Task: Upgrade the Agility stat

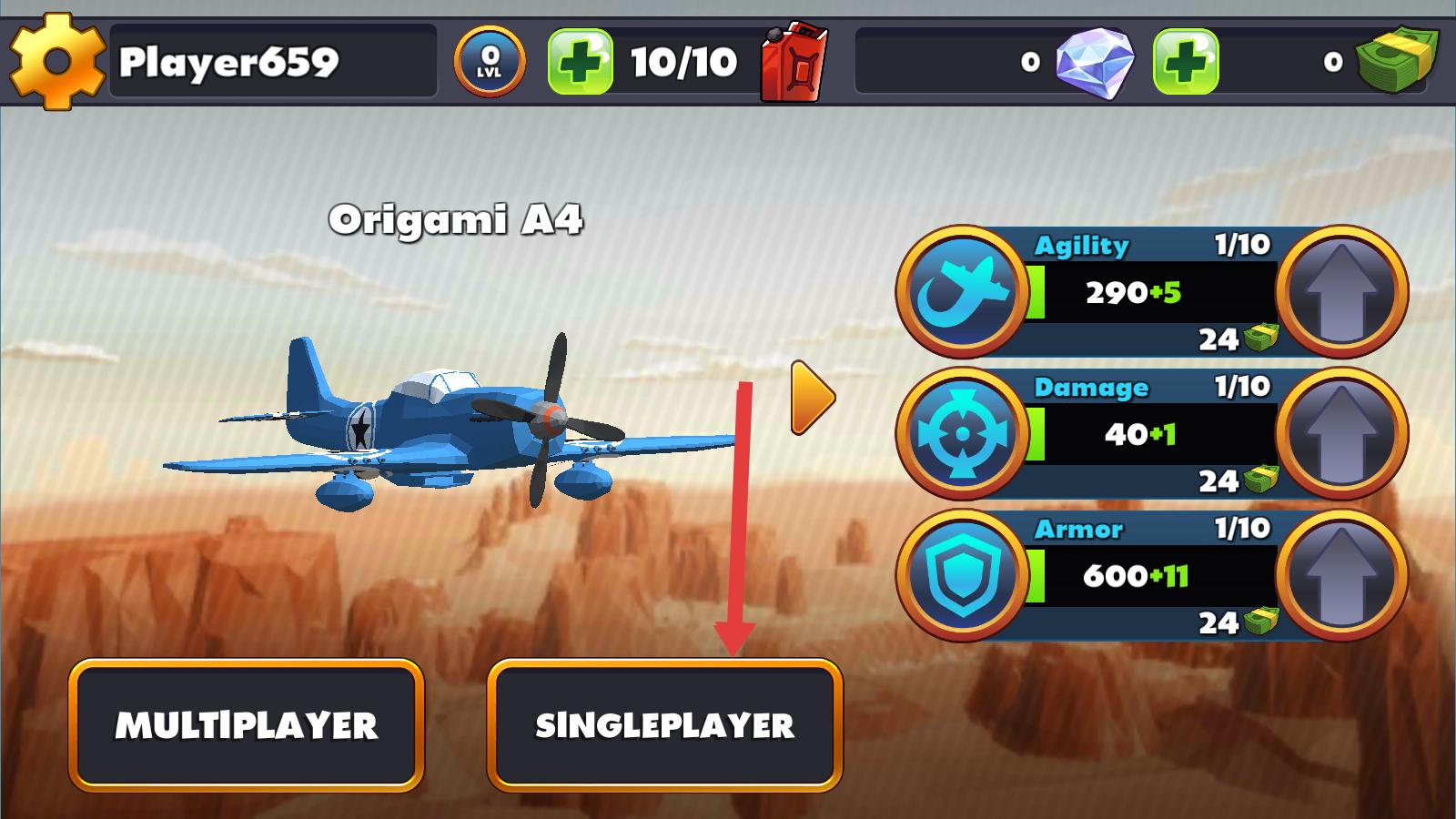Action: (x=1341, y=291)
